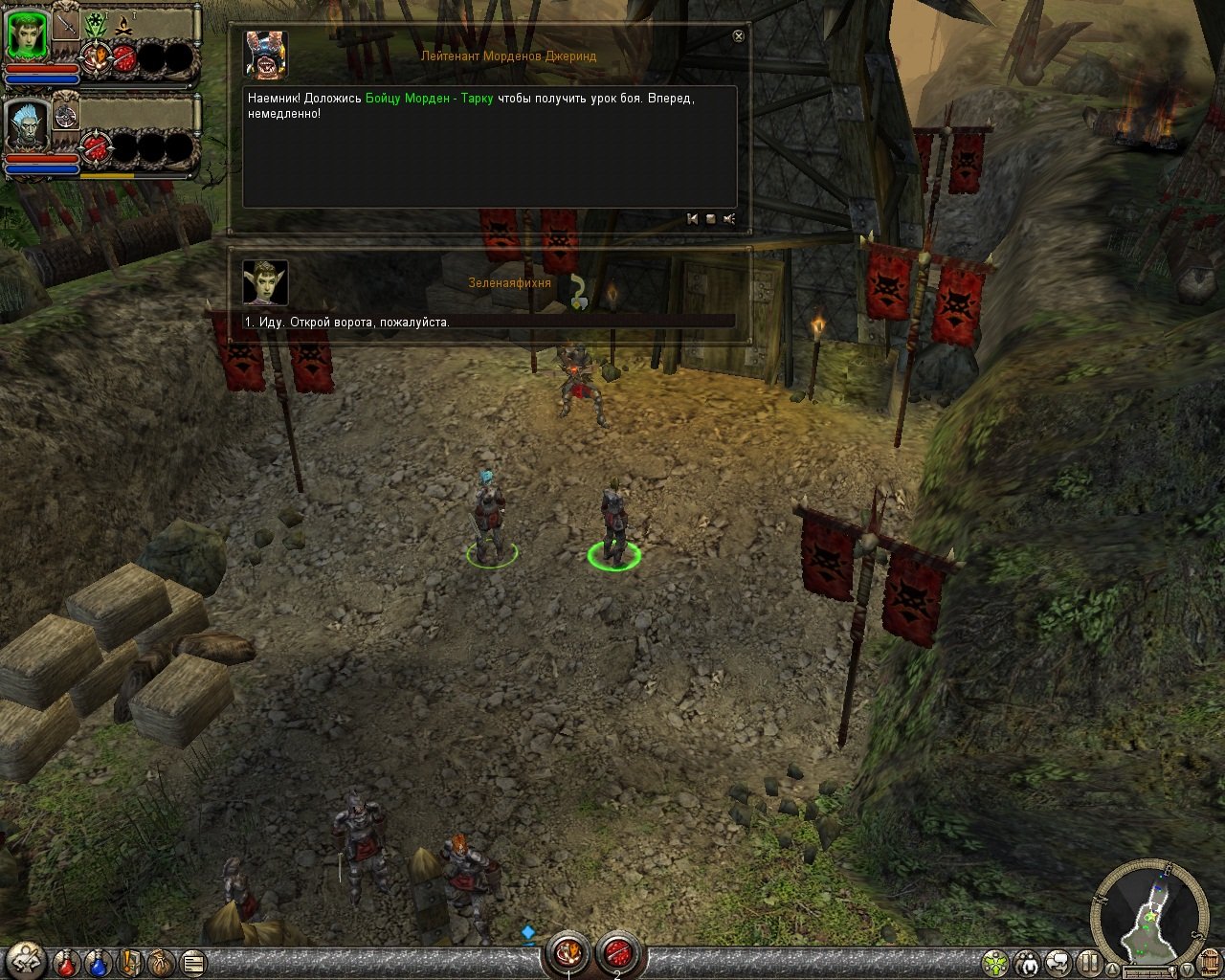Mute dialogue with speaker icon

point(728,218)
